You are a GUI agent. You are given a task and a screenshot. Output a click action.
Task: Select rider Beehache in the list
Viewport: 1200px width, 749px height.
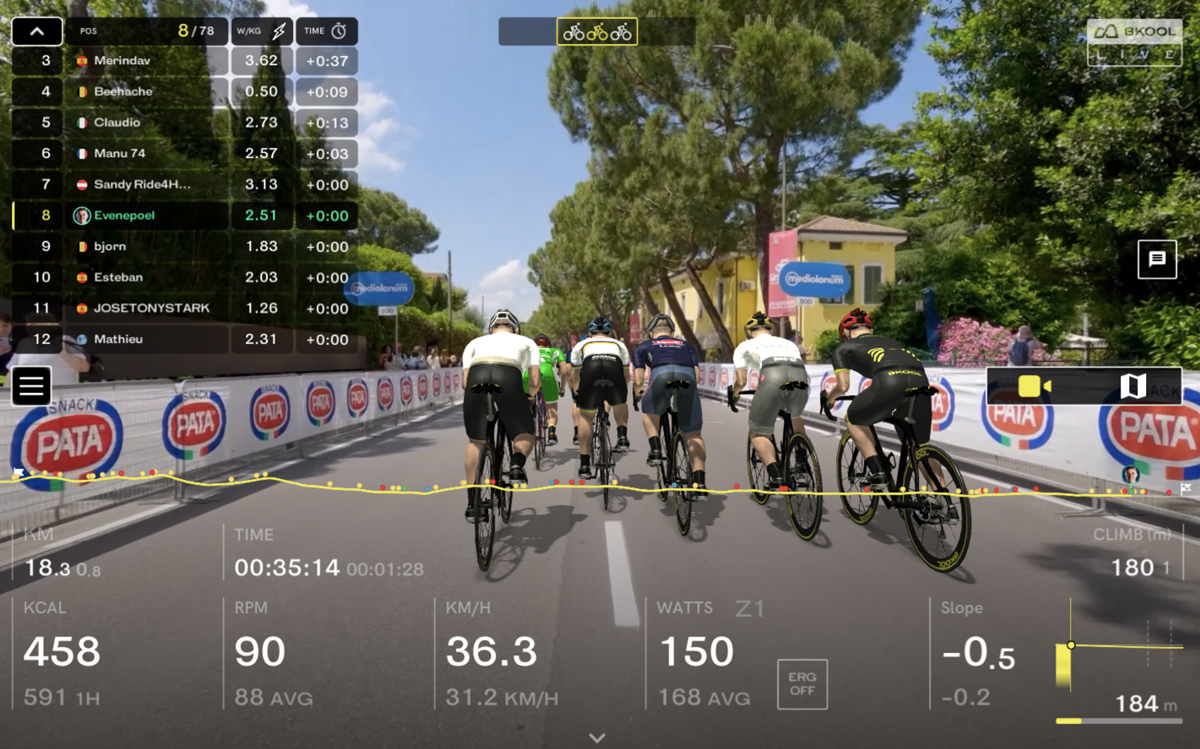[x=150, y=92]
